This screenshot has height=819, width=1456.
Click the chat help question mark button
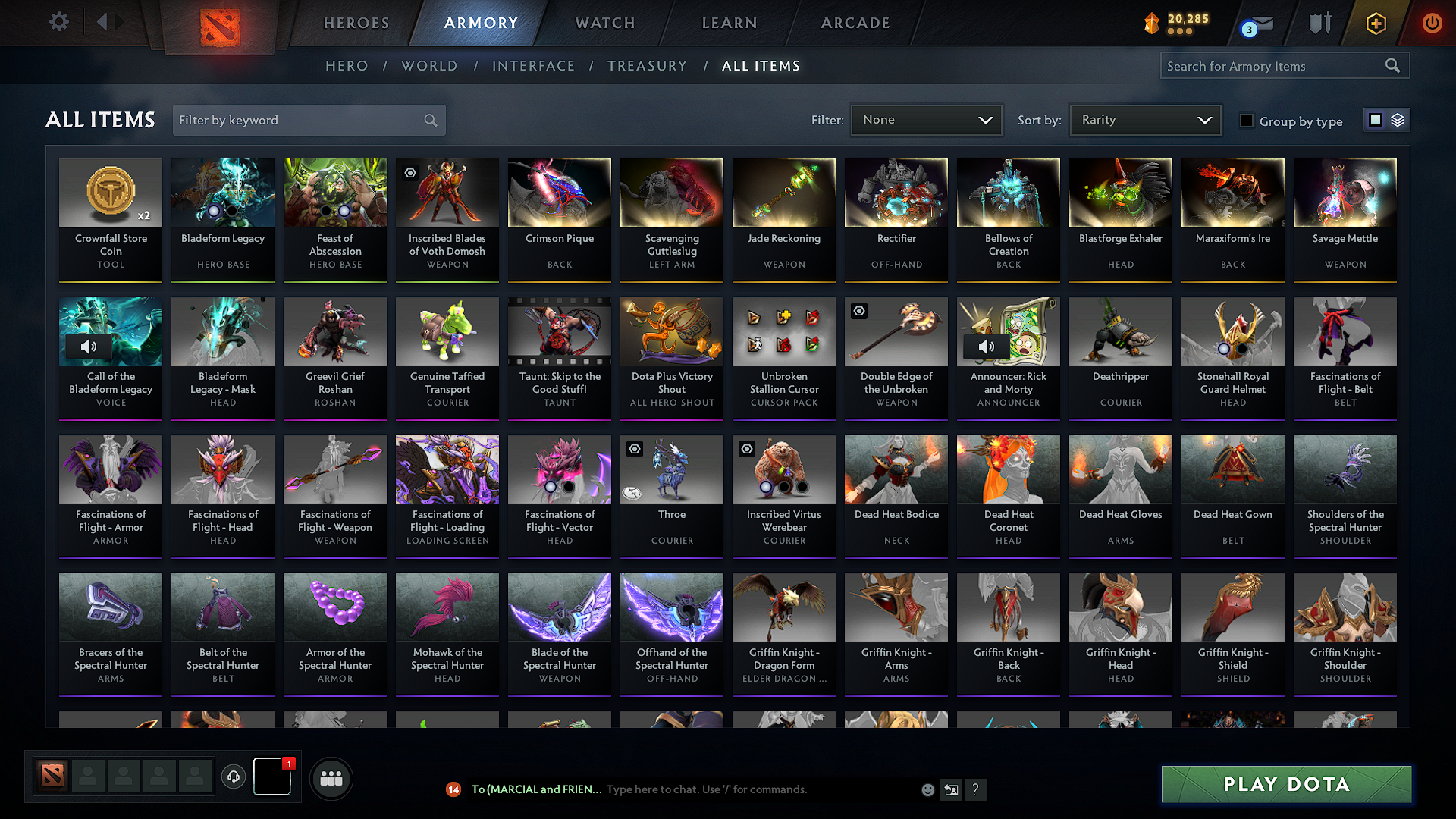[976, 789]
